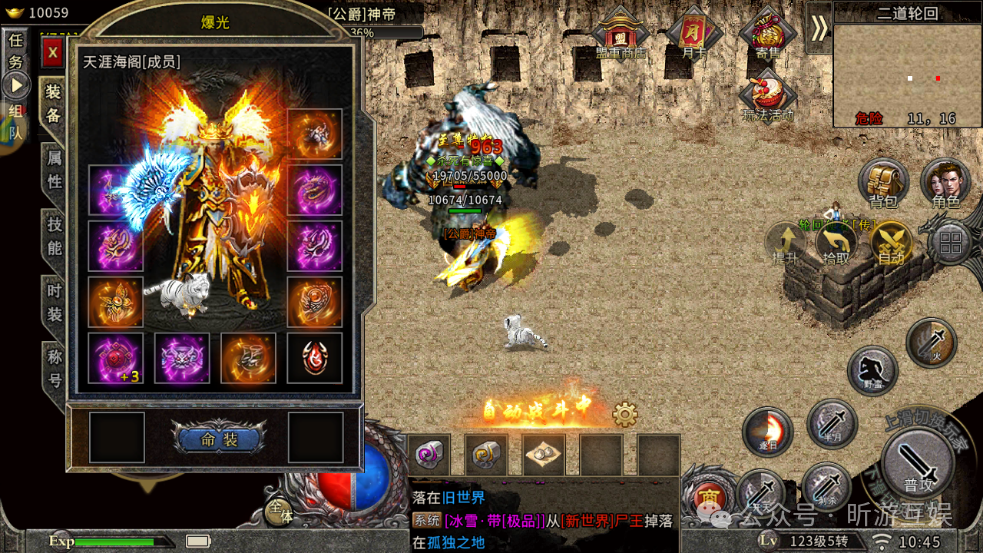Open the 寄售 consignment icon
The image size is (983, 553).
click(x=767, y=35)
